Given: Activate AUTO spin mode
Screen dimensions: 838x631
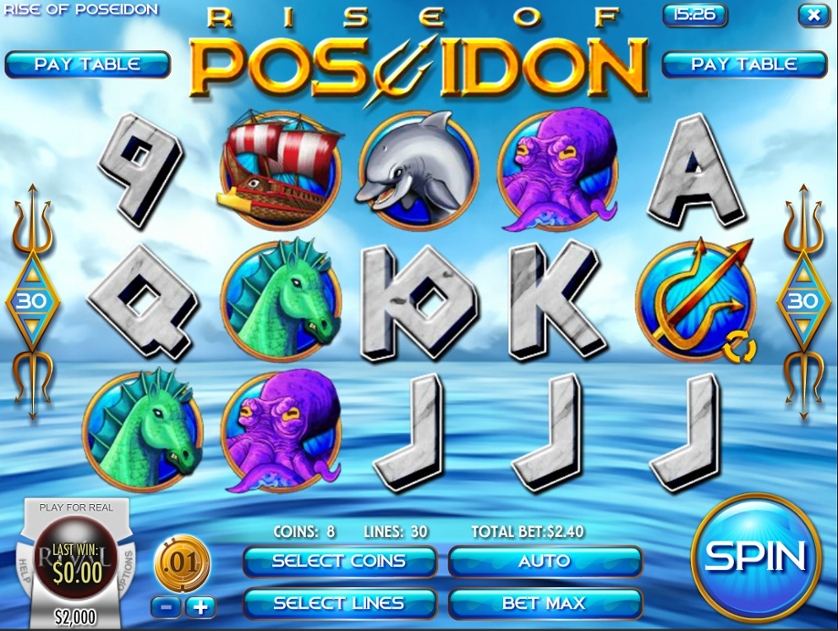Looking at the screenshot, I should [x=544, y=561].
